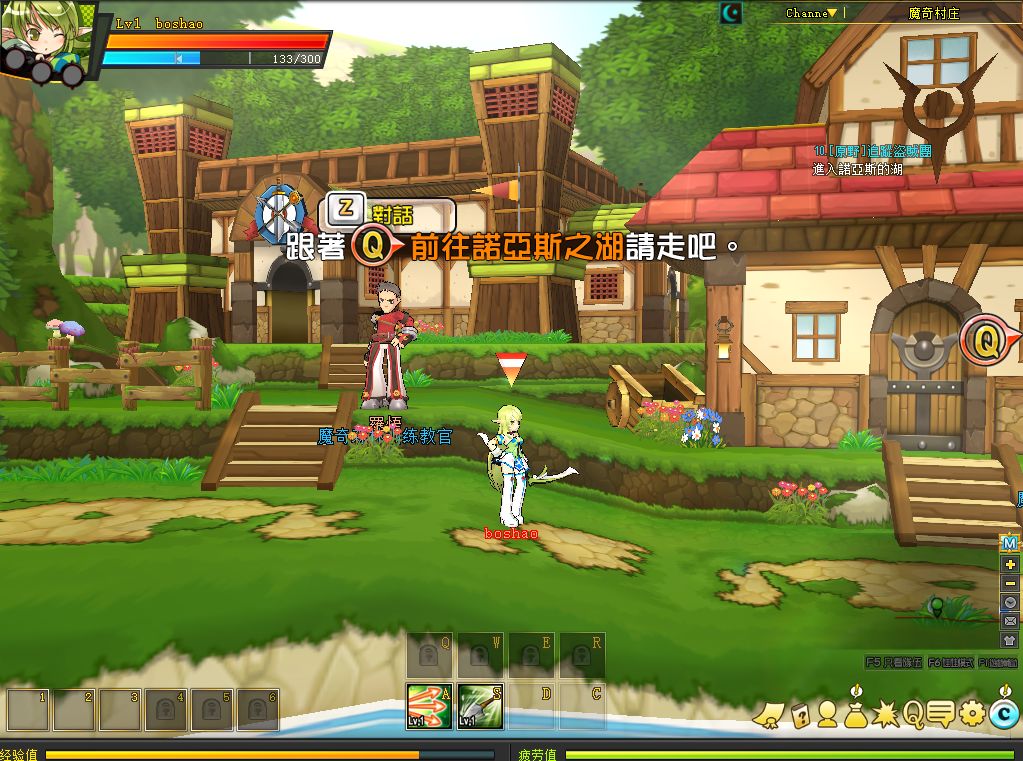Open the gear settings menu
Viewport: 1023px width, 761px height.
[x=972, y=713]
